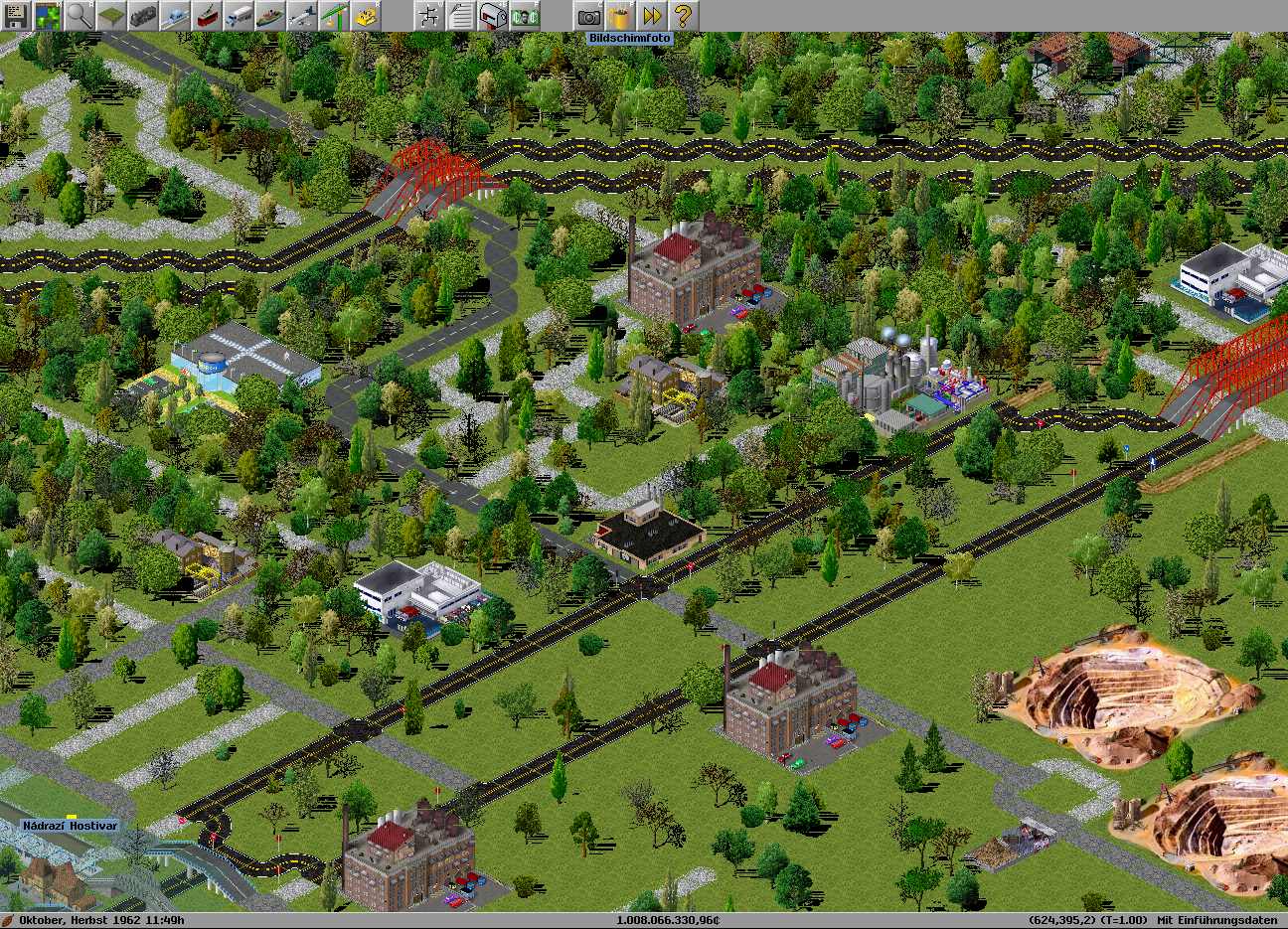Viewport: 1288px width, 929px height.
Task: Open the railway construction tools
Action: pyautogui.click(x=143, y=16)
